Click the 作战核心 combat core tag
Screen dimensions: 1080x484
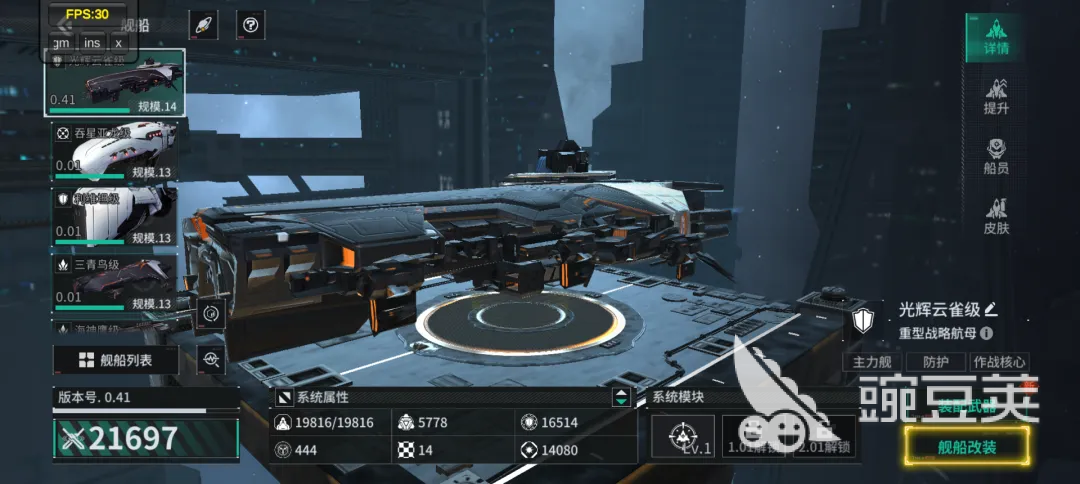point(998,362)
